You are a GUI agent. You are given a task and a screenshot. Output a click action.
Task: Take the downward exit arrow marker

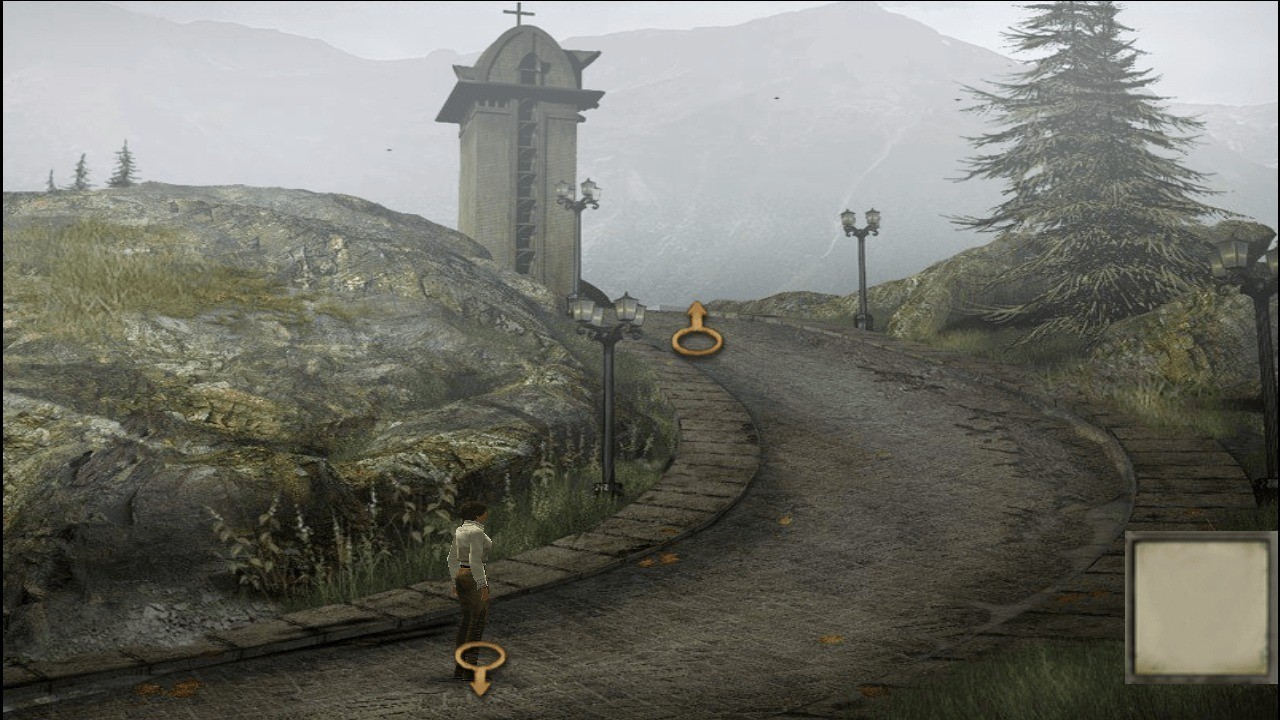(480, 666)
